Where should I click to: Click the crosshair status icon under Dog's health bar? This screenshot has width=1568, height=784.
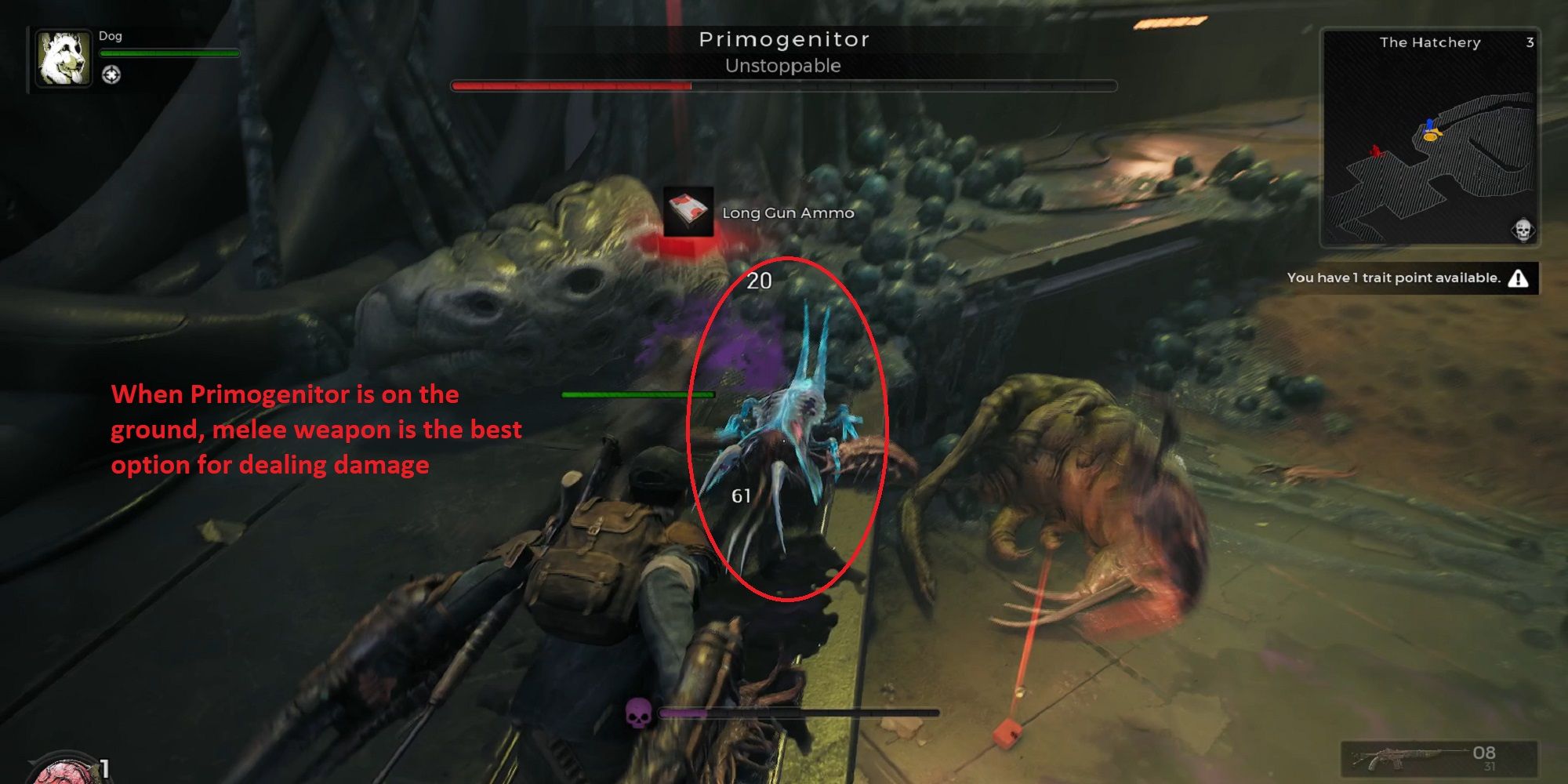(111, 75)
